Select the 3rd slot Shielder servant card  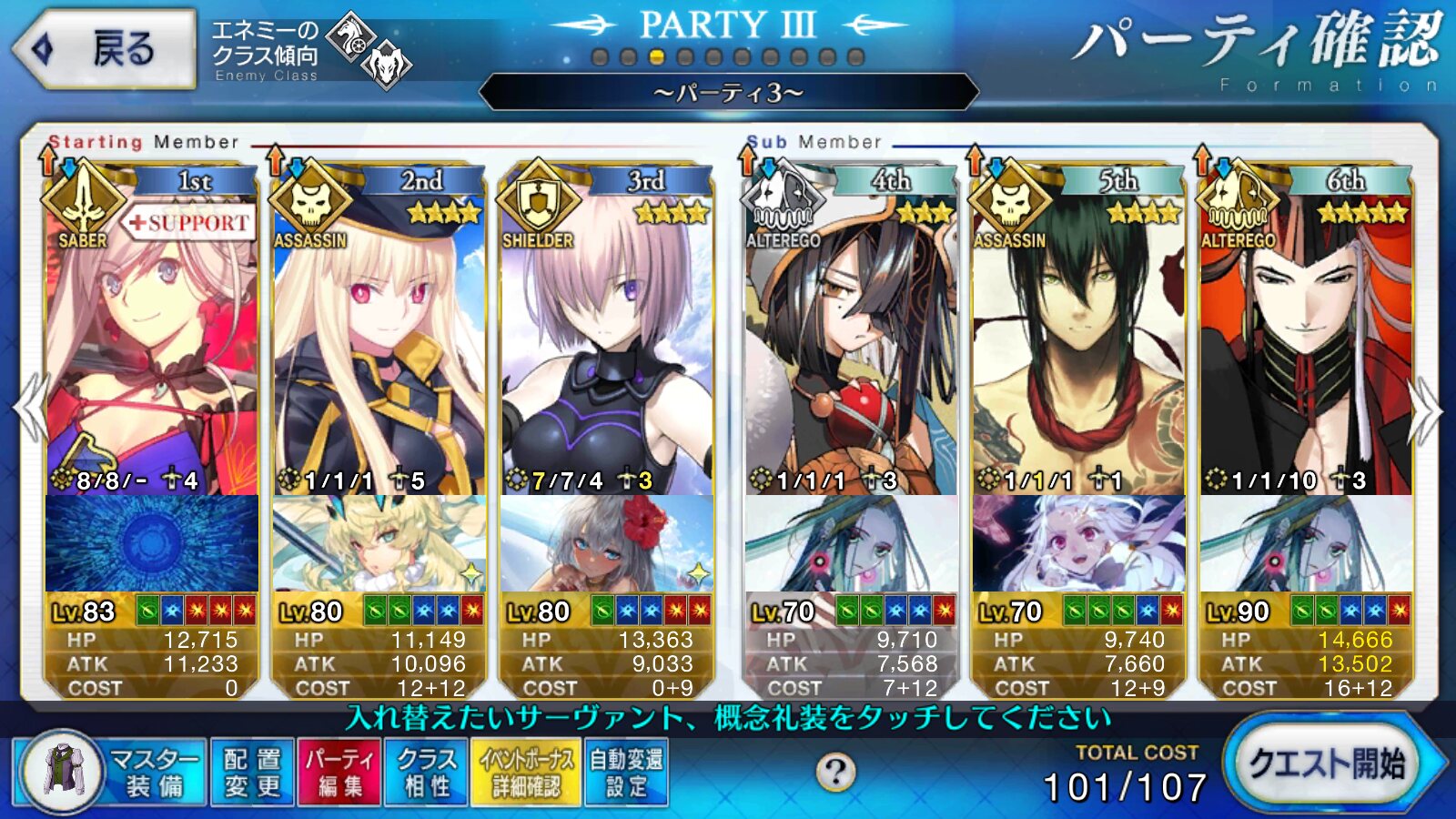point(606,346)
